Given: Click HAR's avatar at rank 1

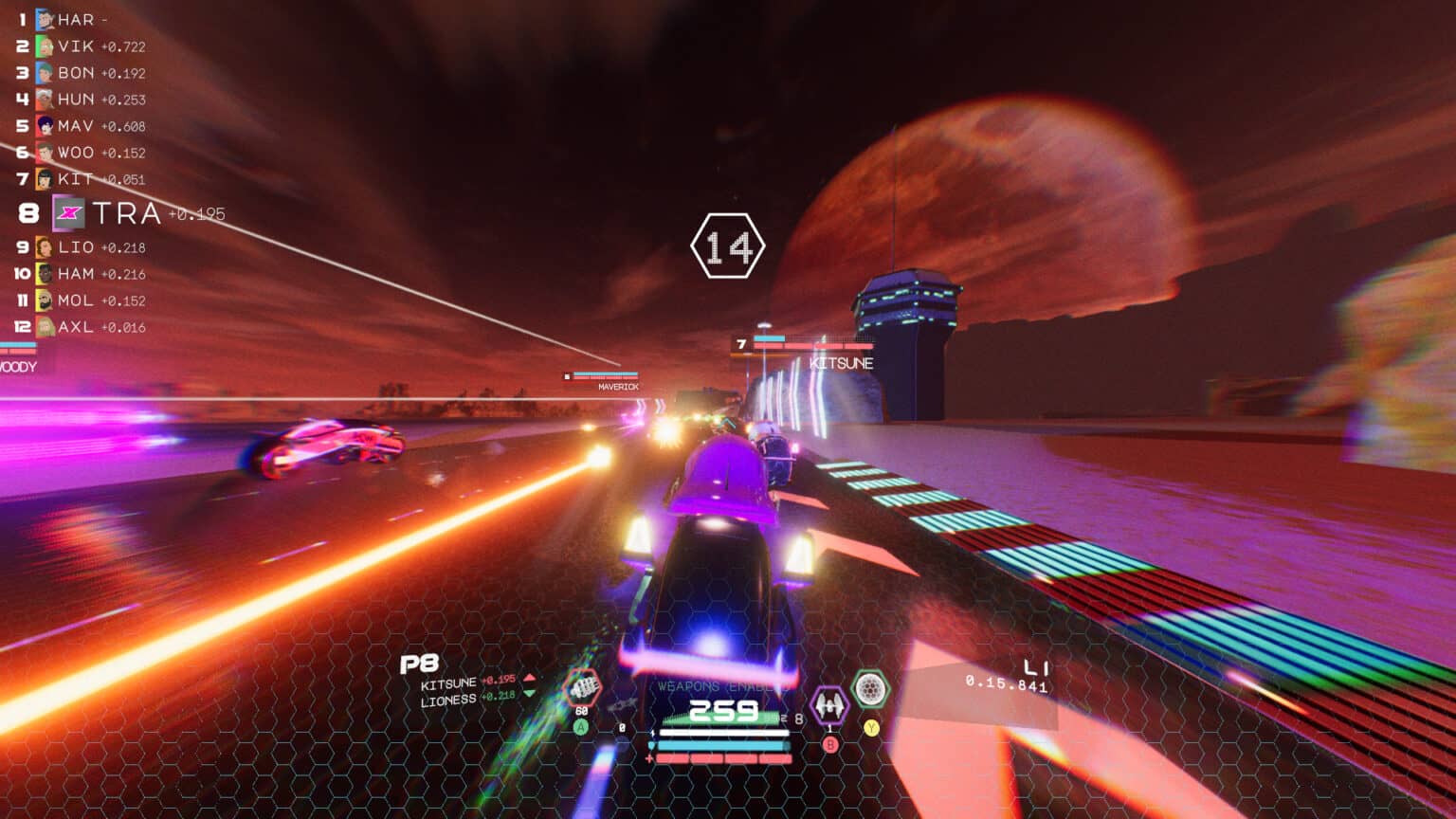Looking at the screenshot, I should [x=43, y=17].
